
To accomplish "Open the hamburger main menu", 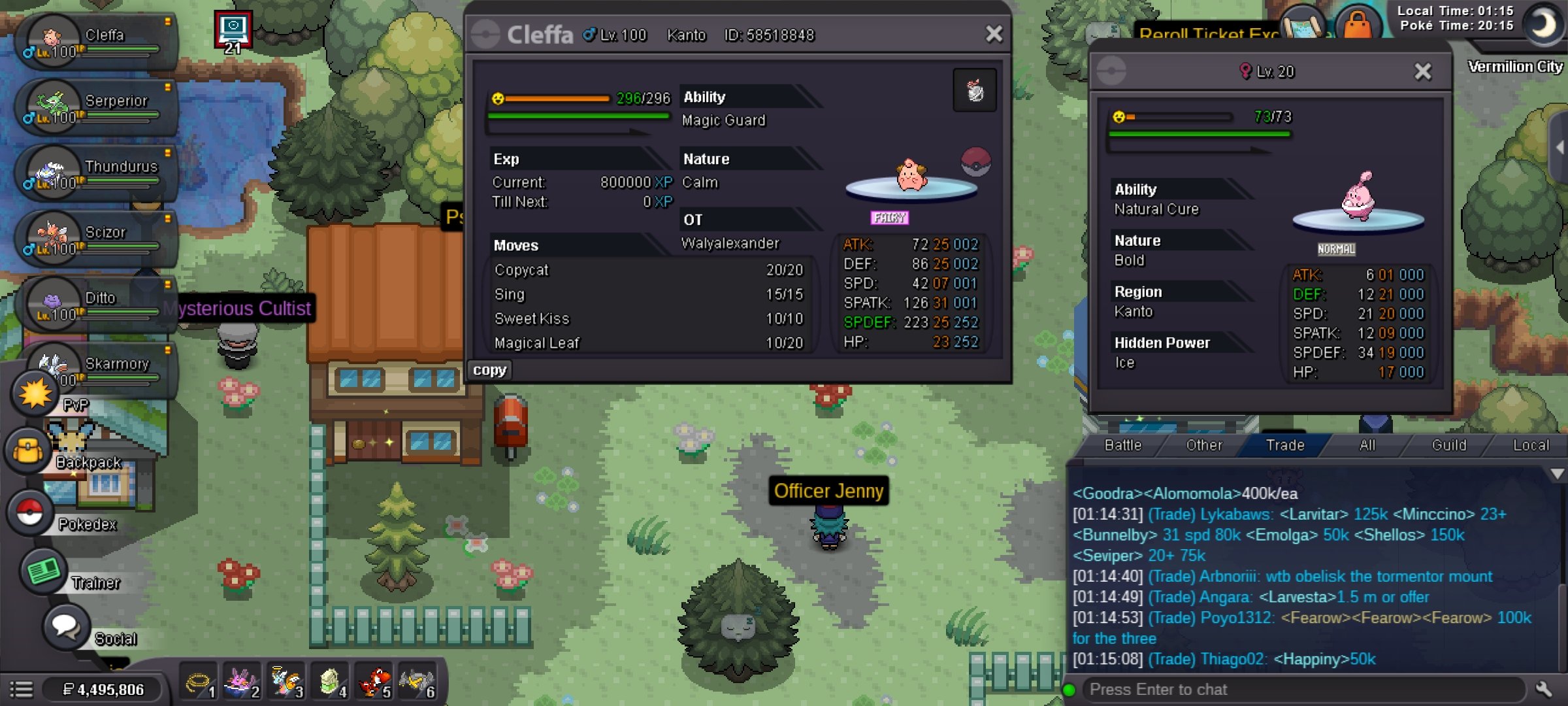I will tap(21, 690).
